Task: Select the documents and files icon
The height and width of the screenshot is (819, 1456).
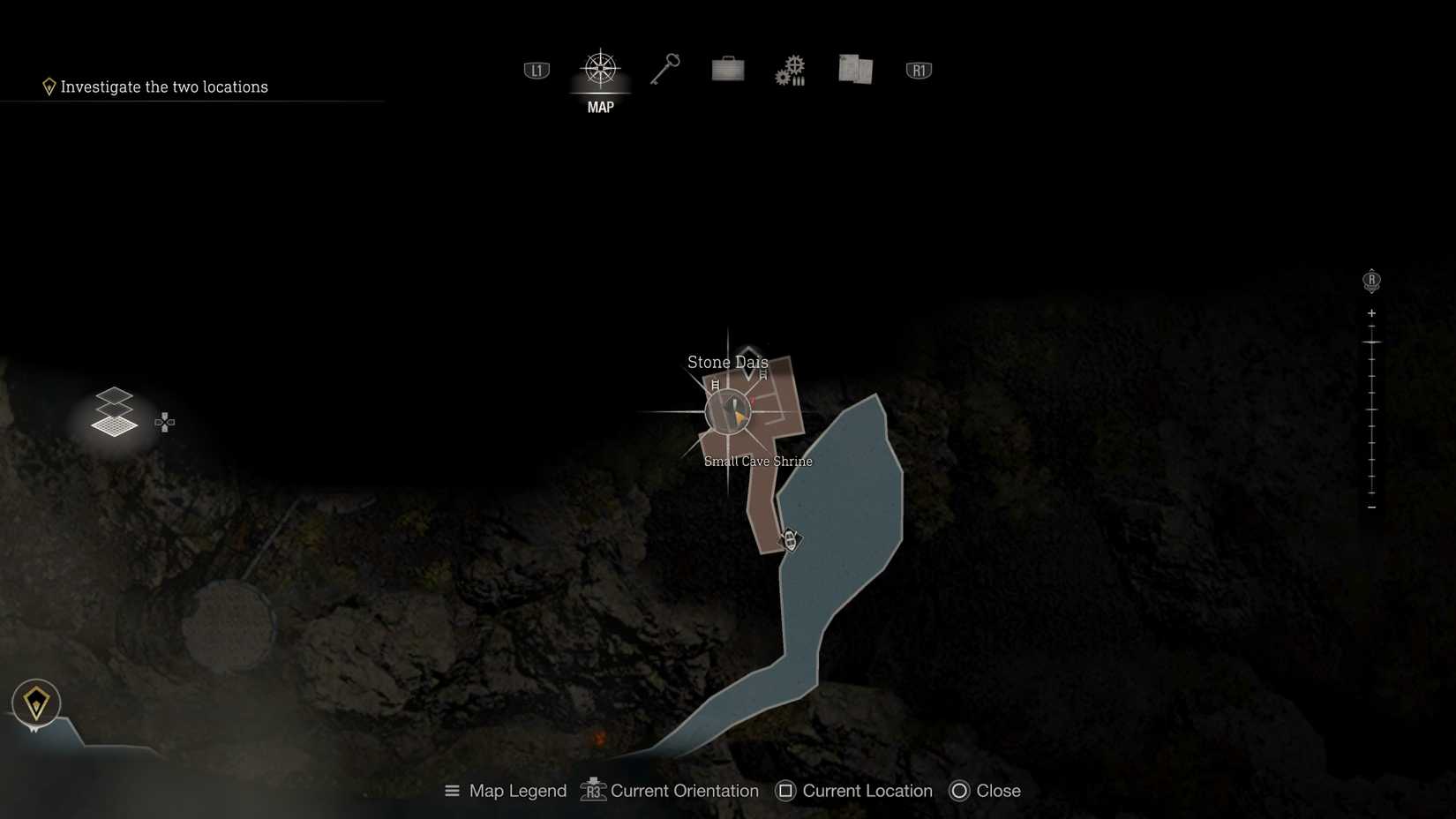Action: [x=854, y=69]
